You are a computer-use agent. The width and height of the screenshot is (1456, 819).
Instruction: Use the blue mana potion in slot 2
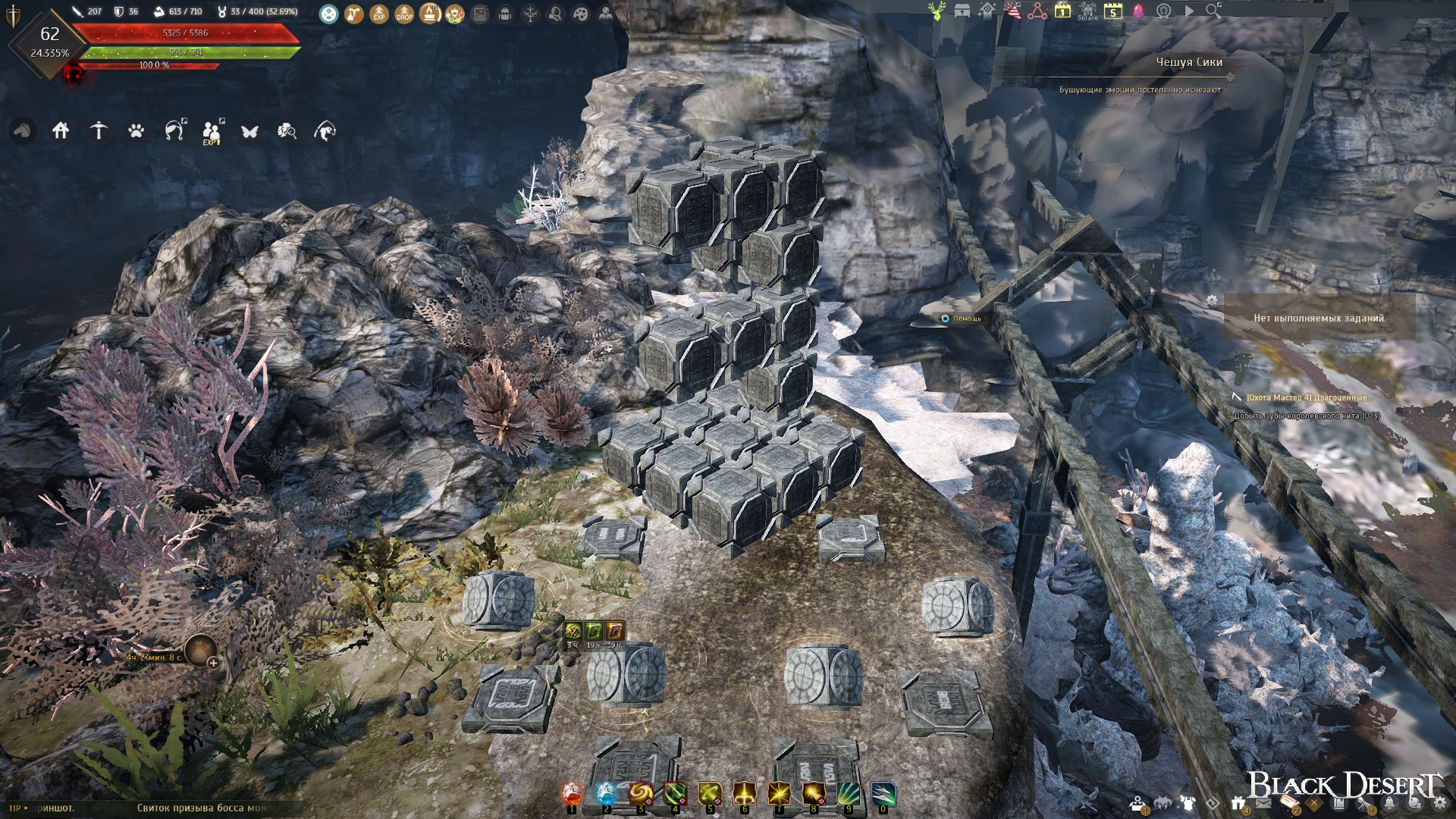pyautogui.click(x=607, y=794)
